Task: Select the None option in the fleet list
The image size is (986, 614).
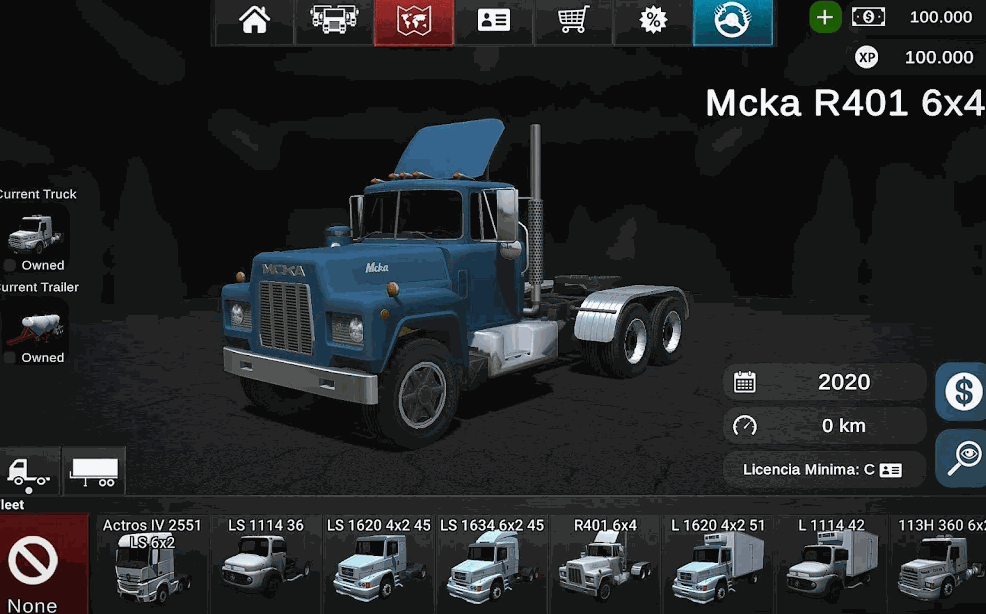Action: coord(35,566)
